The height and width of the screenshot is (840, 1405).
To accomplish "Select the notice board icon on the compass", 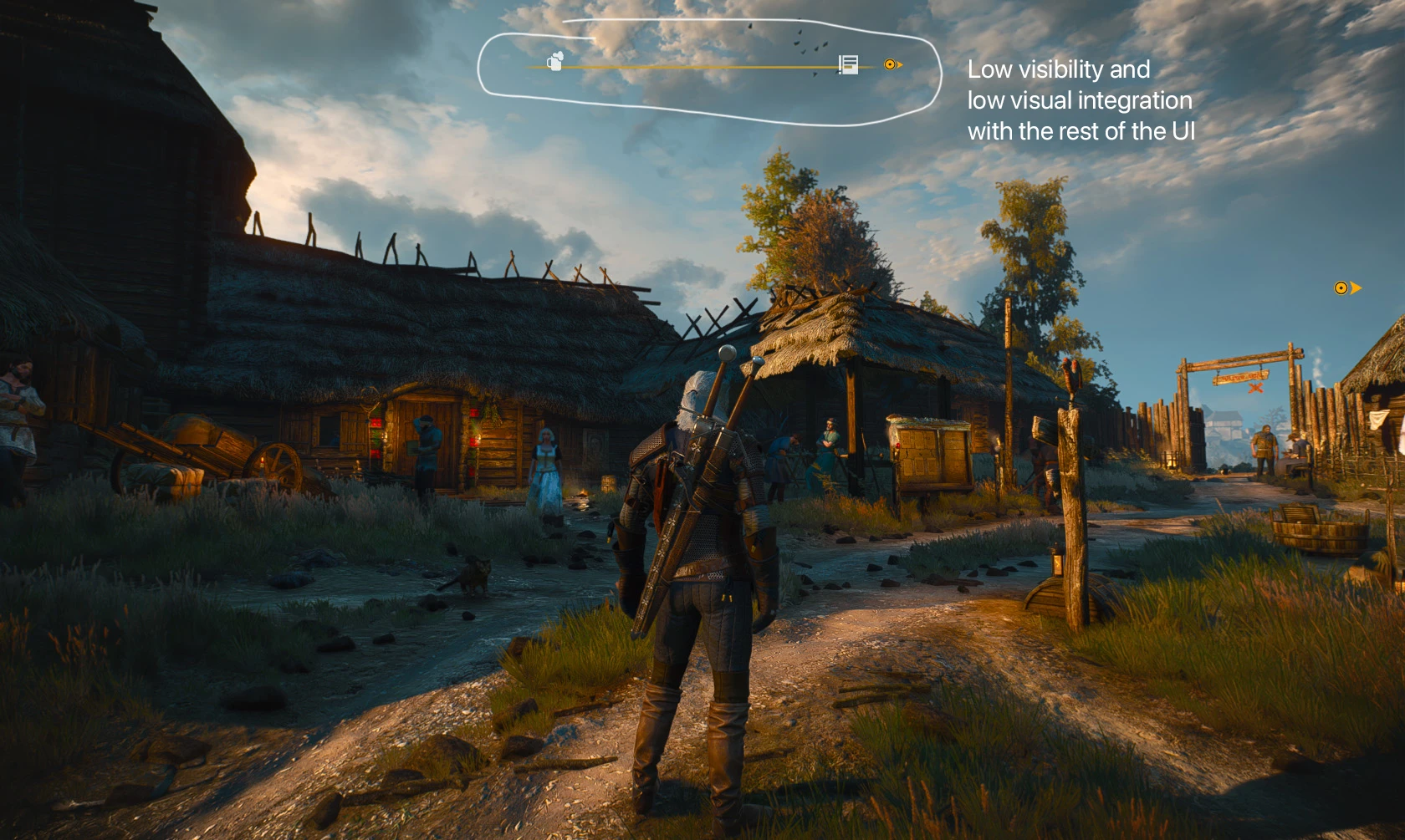I will coord(848,64).
